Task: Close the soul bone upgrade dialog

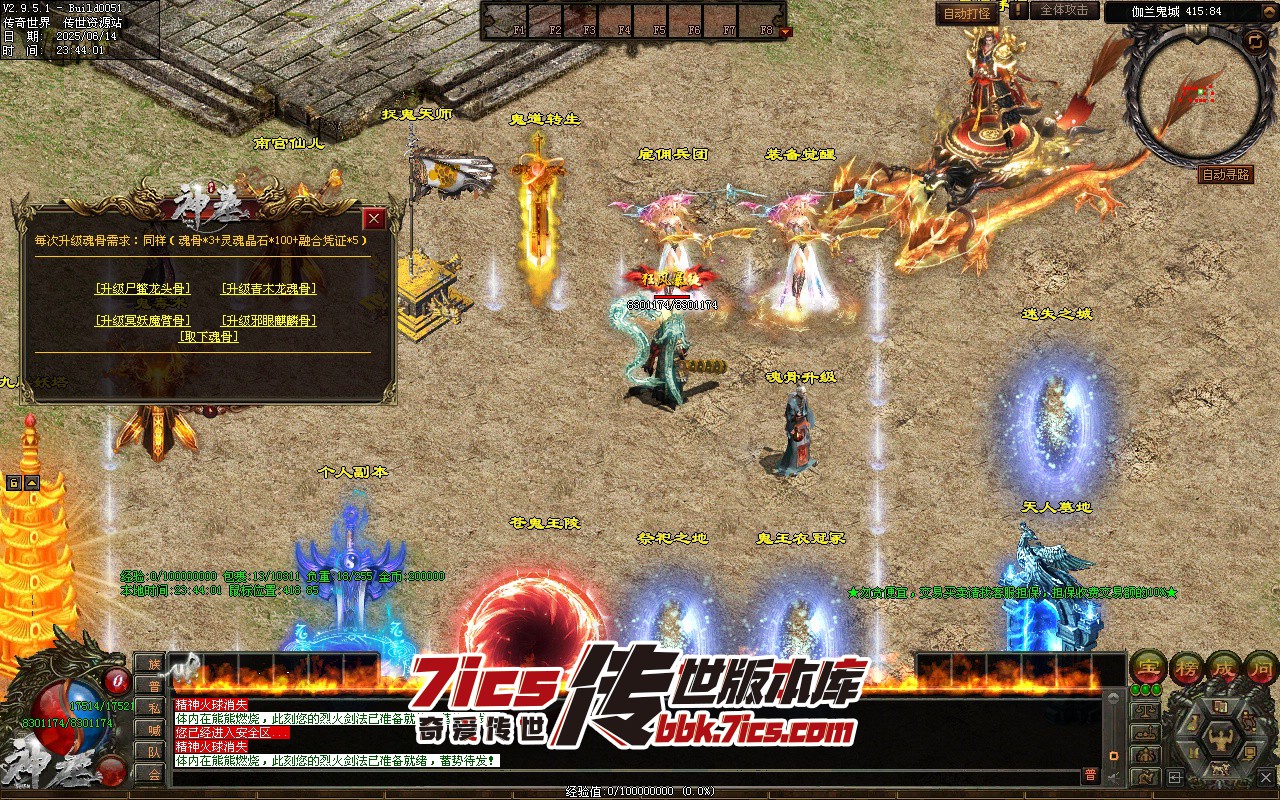Action: pyautogui.click(x=374, y=219)
